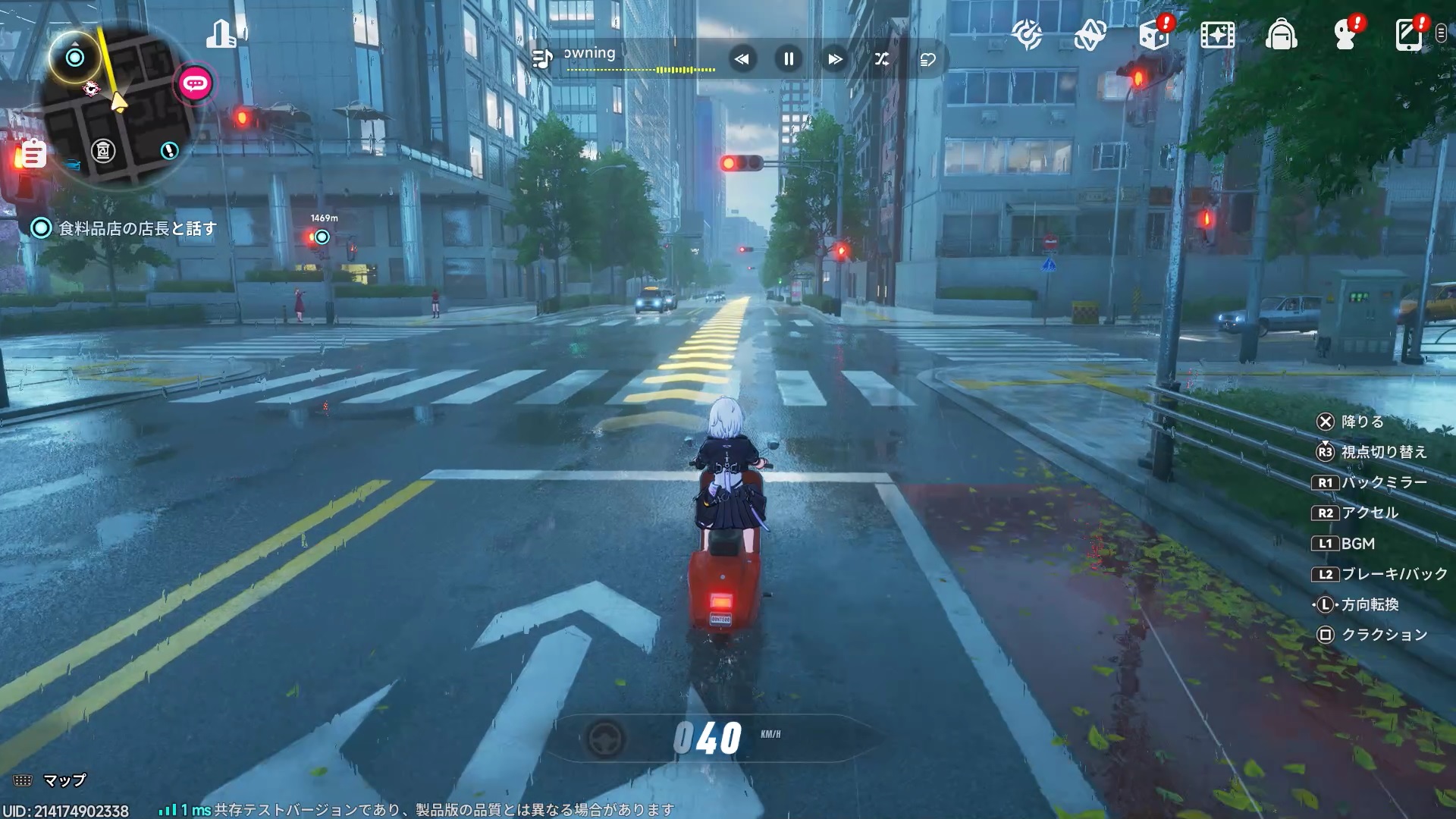1456x819 pixels.
Task: Open the quest clipboard icon
Action: click(33, 154)
